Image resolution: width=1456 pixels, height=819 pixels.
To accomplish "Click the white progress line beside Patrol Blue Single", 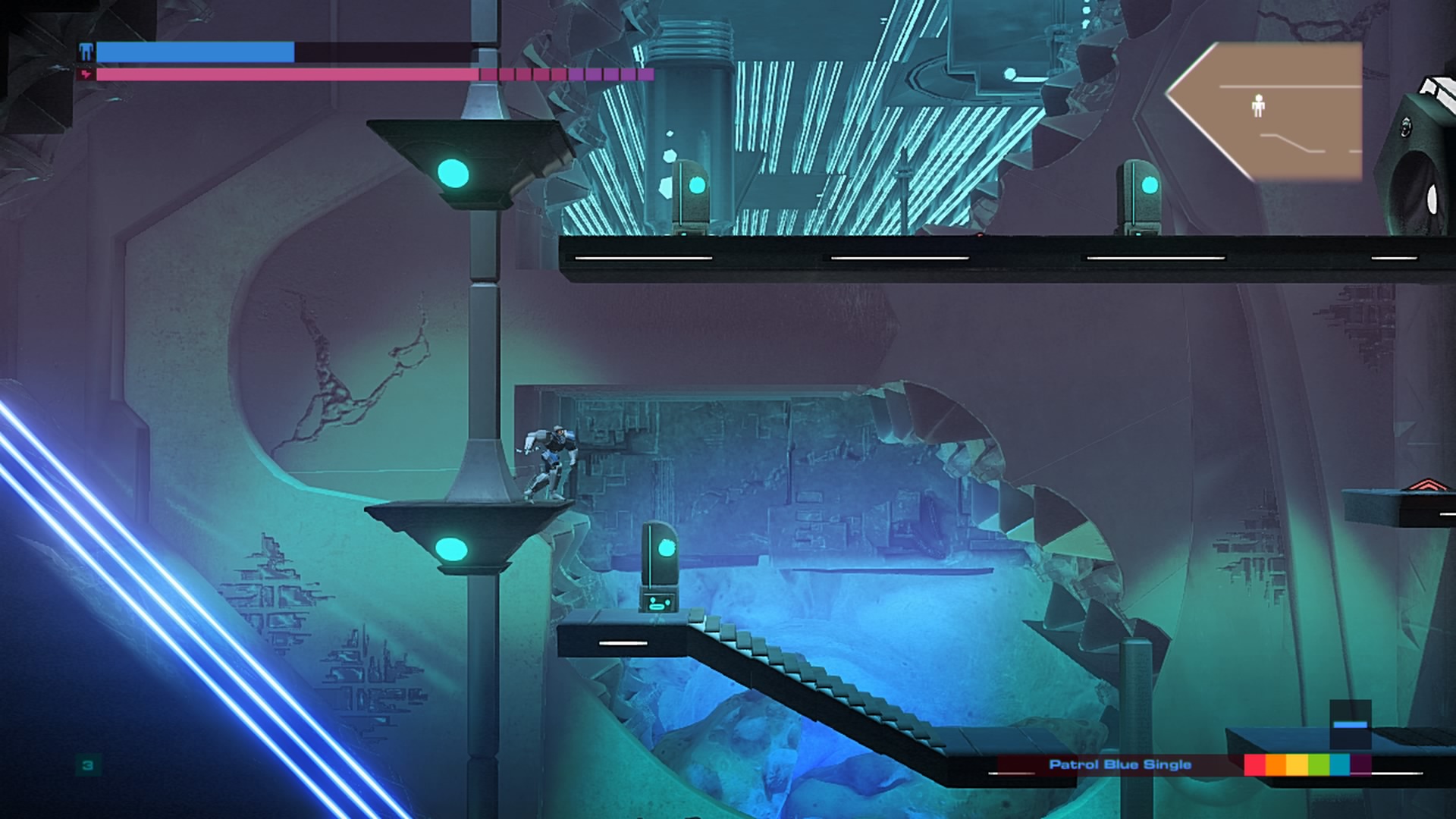I will [1013, 773].
